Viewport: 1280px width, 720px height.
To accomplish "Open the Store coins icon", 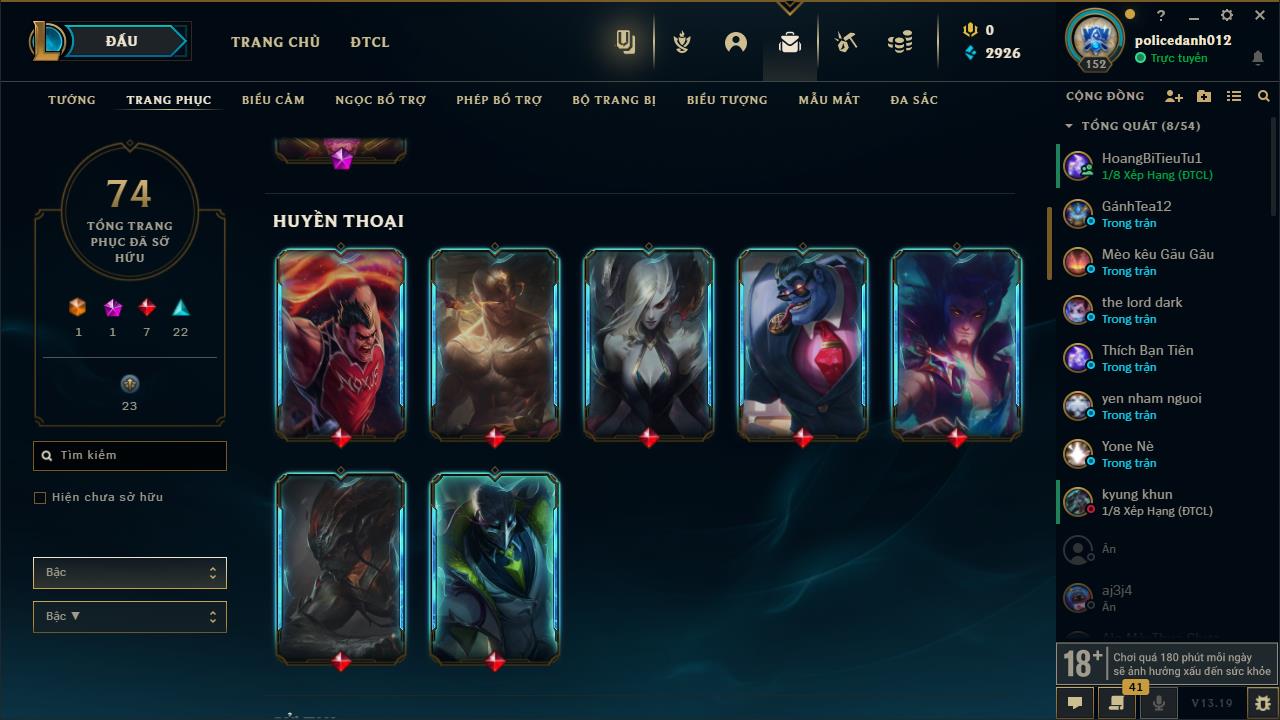I will 899,42.
